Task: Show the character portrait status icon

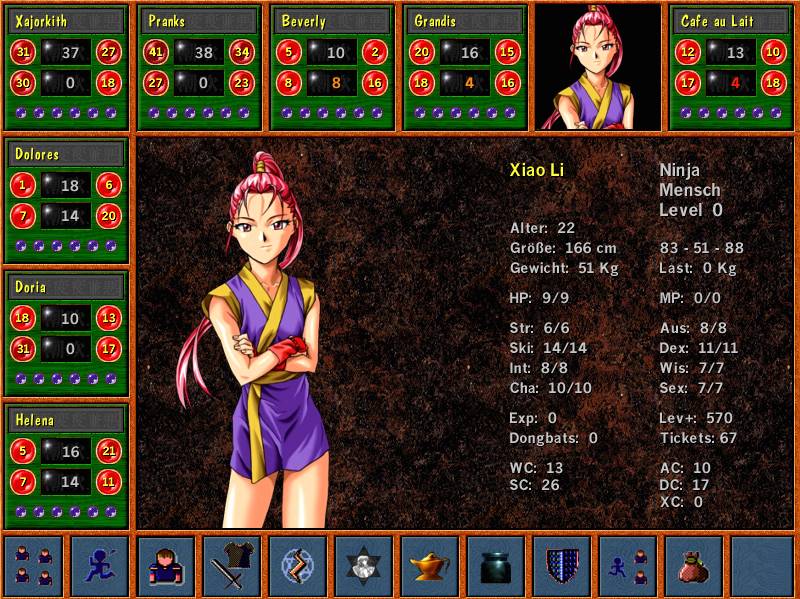Action: (166, 565)
